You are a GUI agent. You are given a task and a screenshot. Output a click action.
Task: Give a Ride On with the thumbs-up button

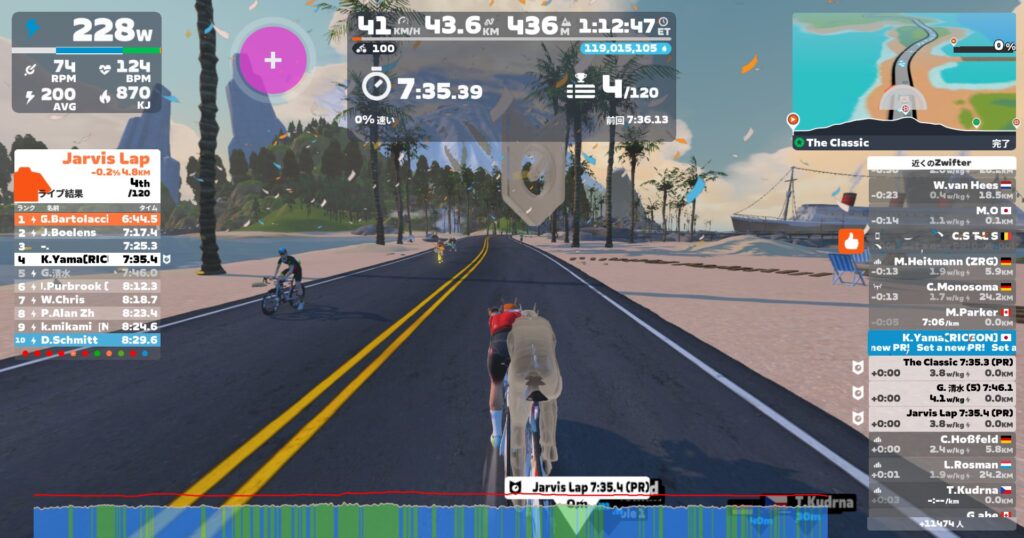[851, 240]
